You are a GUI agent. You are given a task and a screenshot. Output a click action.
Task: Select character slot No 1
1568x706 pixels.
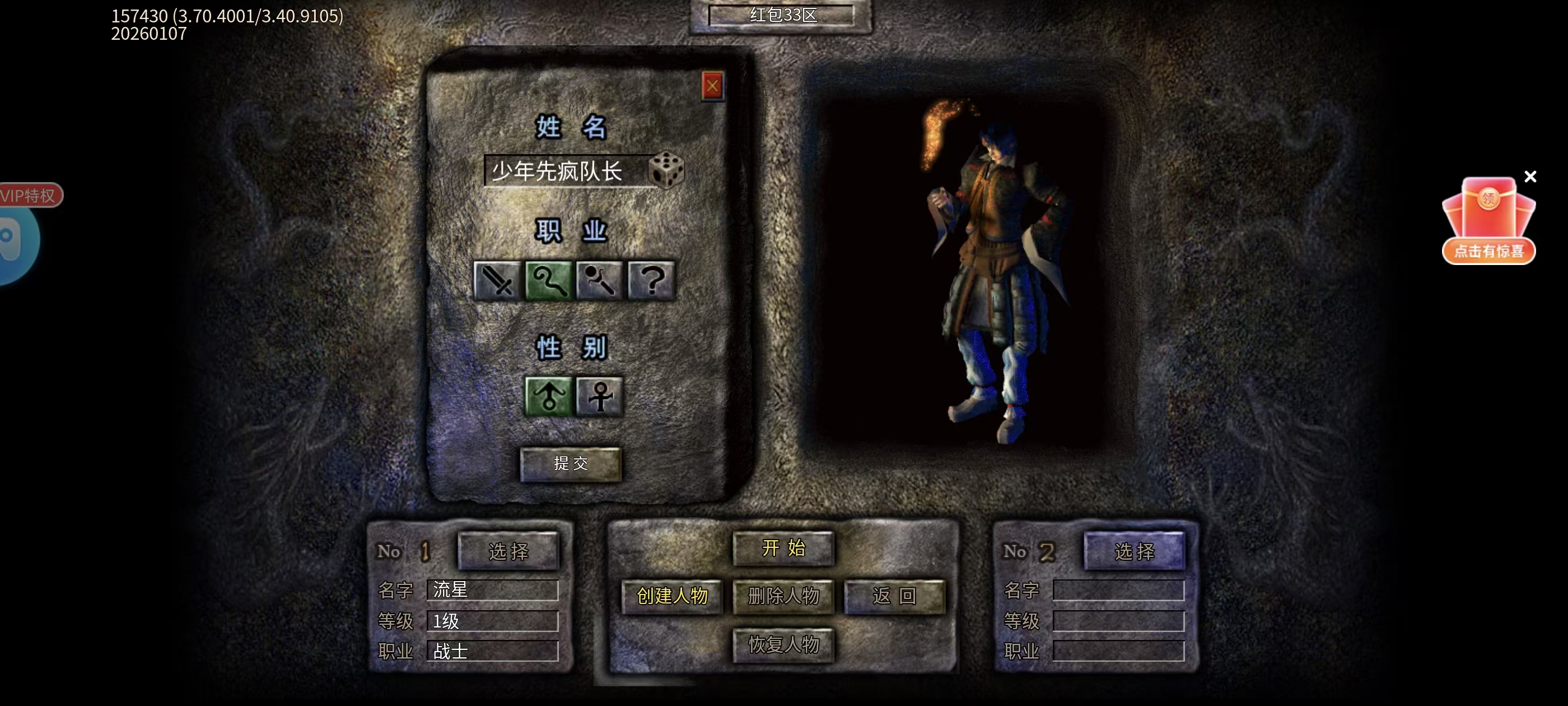tap(508, 551)
